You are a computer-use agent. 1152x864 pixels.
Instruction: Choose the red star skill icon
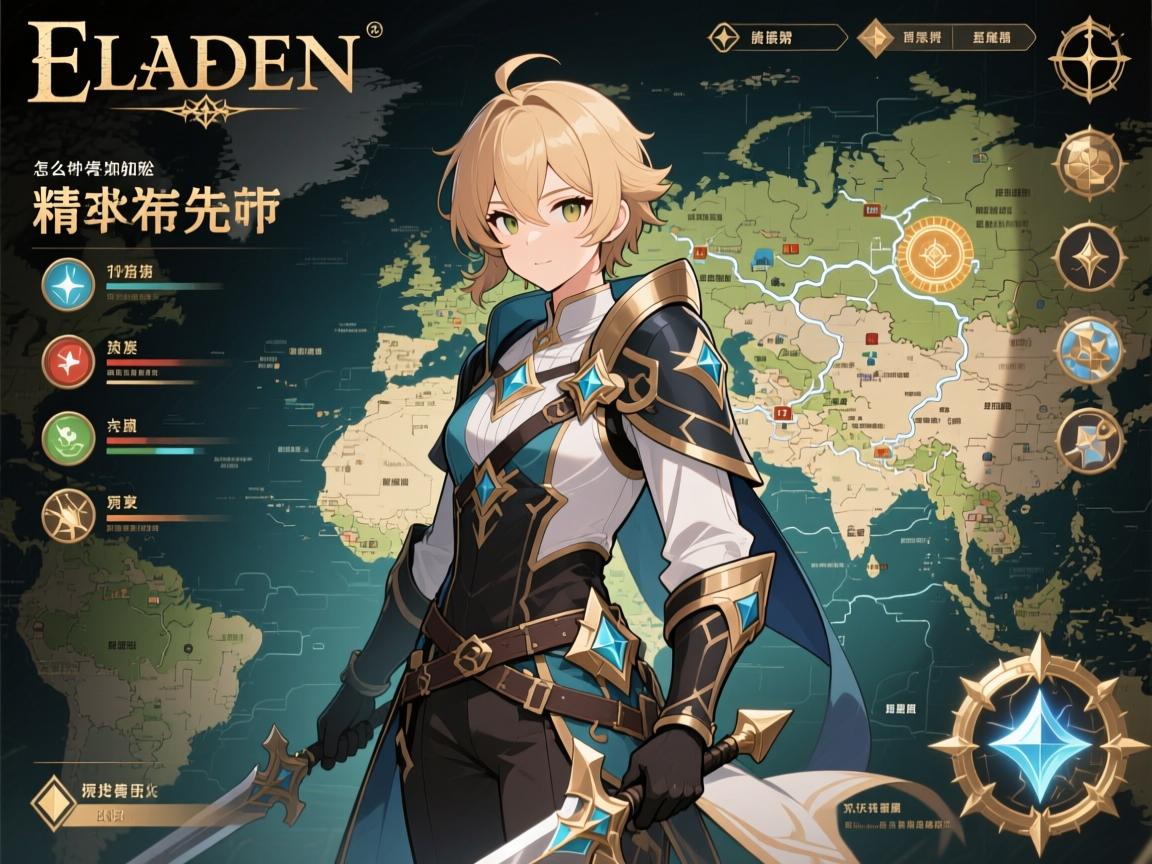point(69,361)
